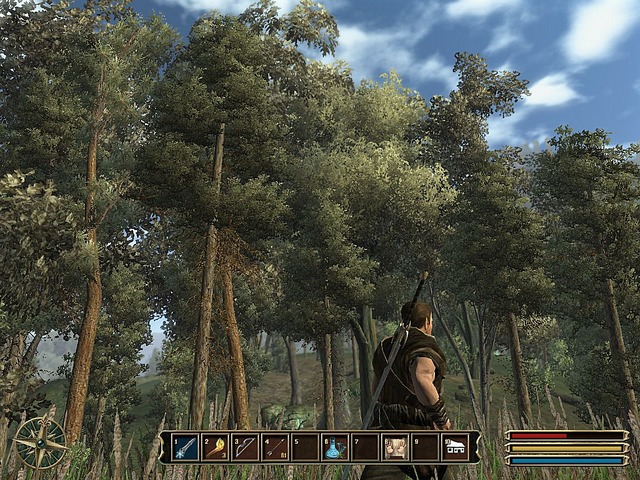Viewport: 640px width, 480px height.
Task: Select the sword in hotbar slot 1
Action: pyautogui.click(x=185, y=447)
